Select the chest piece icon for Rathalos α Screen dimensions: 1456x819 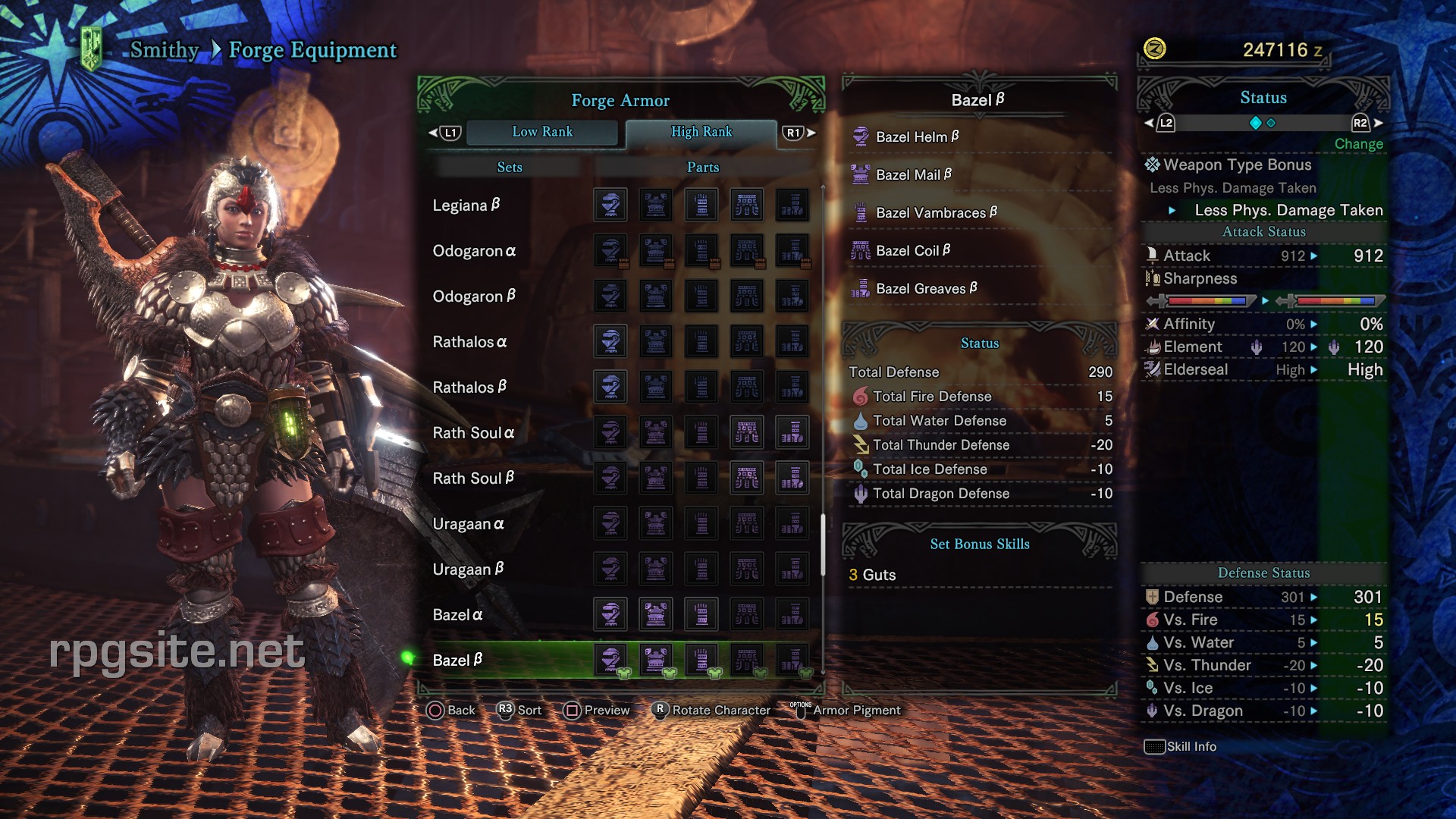coord(657,341)
